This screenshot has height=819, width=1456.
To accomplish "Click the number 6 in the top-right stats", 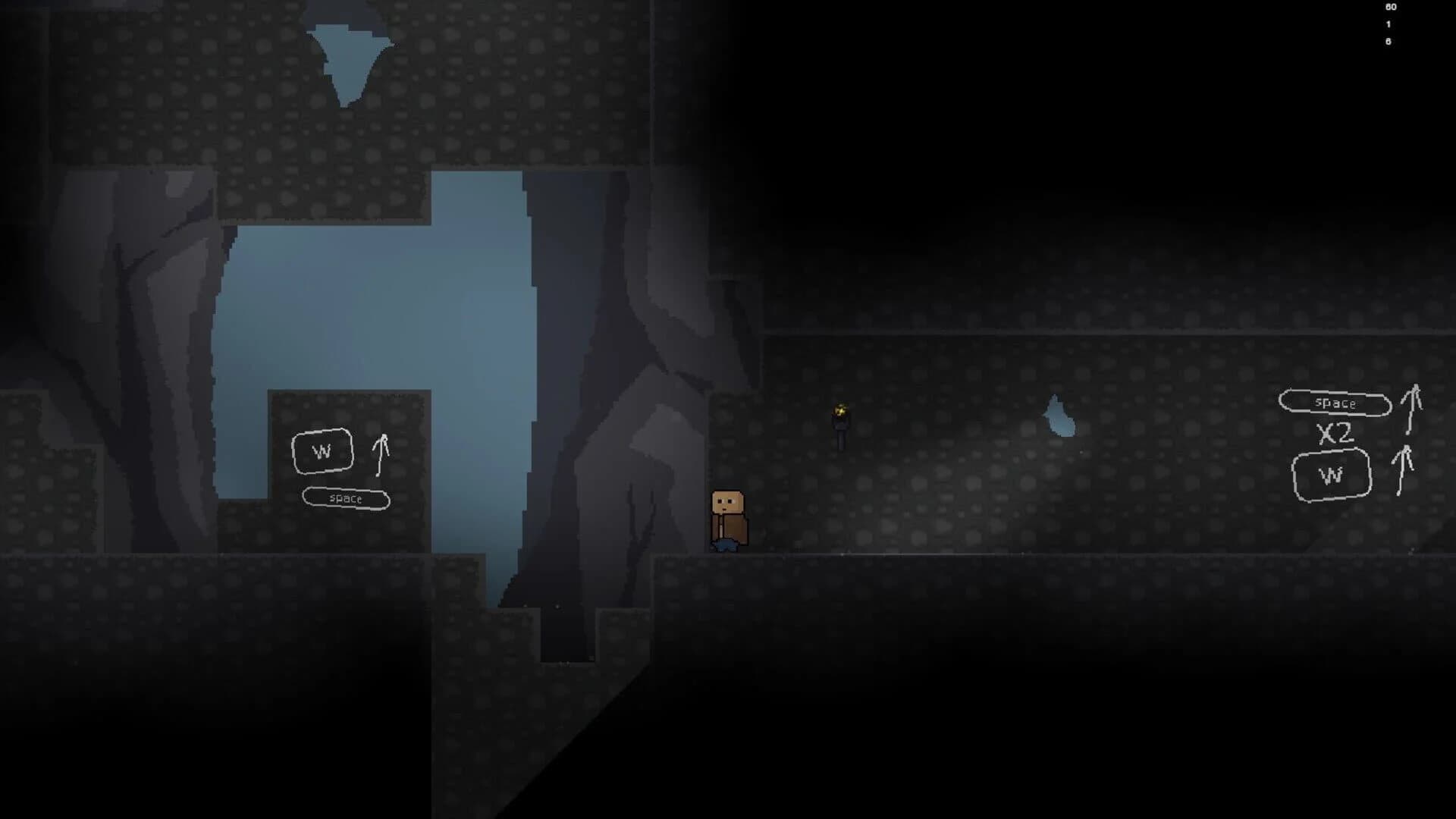I will click(1388, 43).
